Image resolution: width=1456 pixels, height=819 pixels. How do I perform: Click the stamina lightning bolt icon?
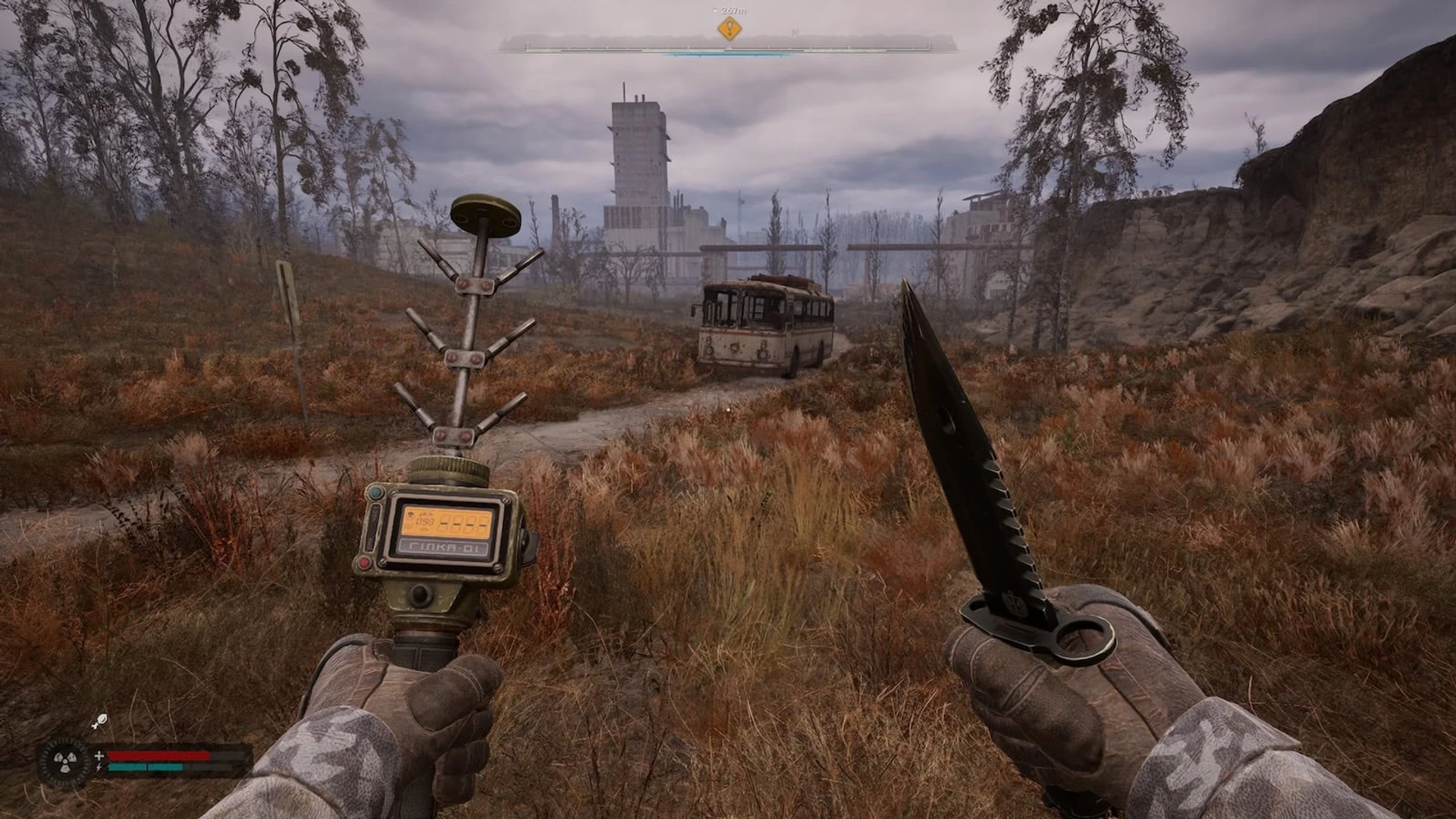click(99, 767)
